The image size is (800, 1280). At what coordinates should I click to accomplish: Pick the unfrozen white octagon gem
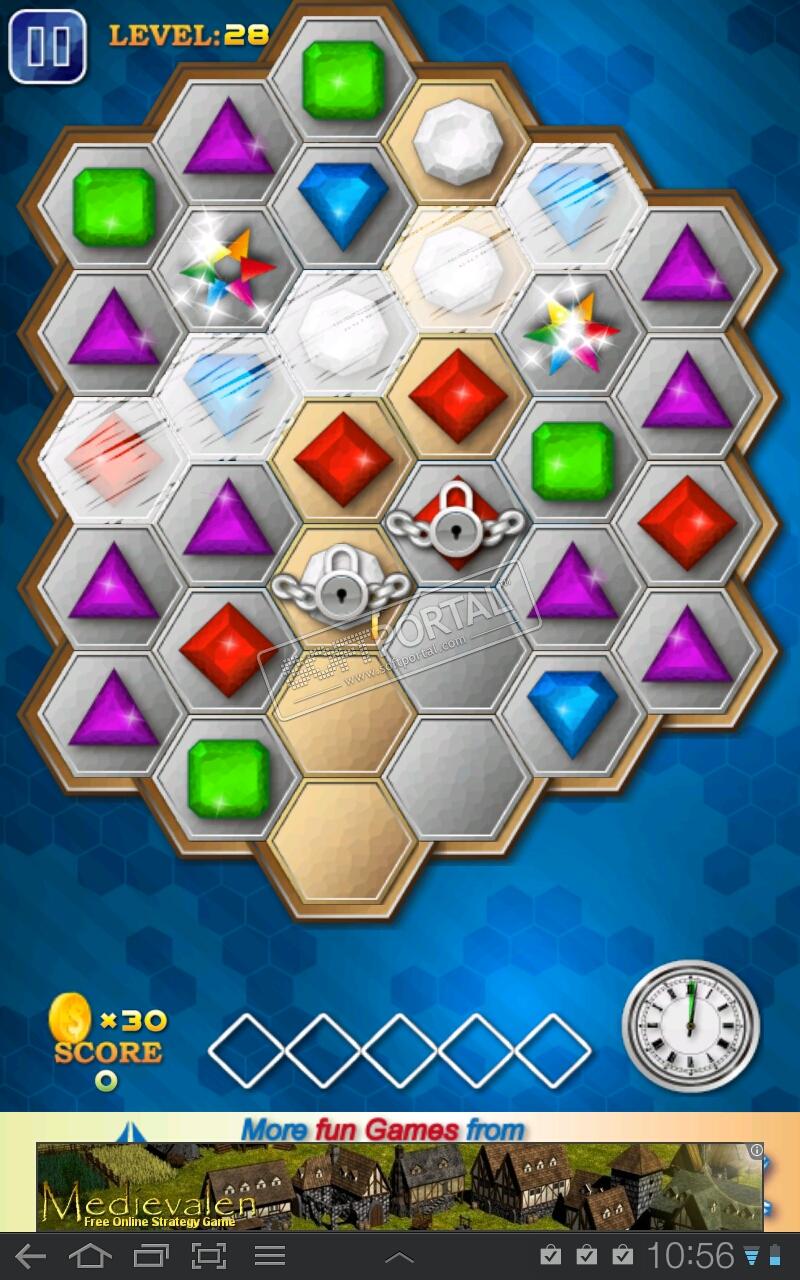tap(457, 141)
